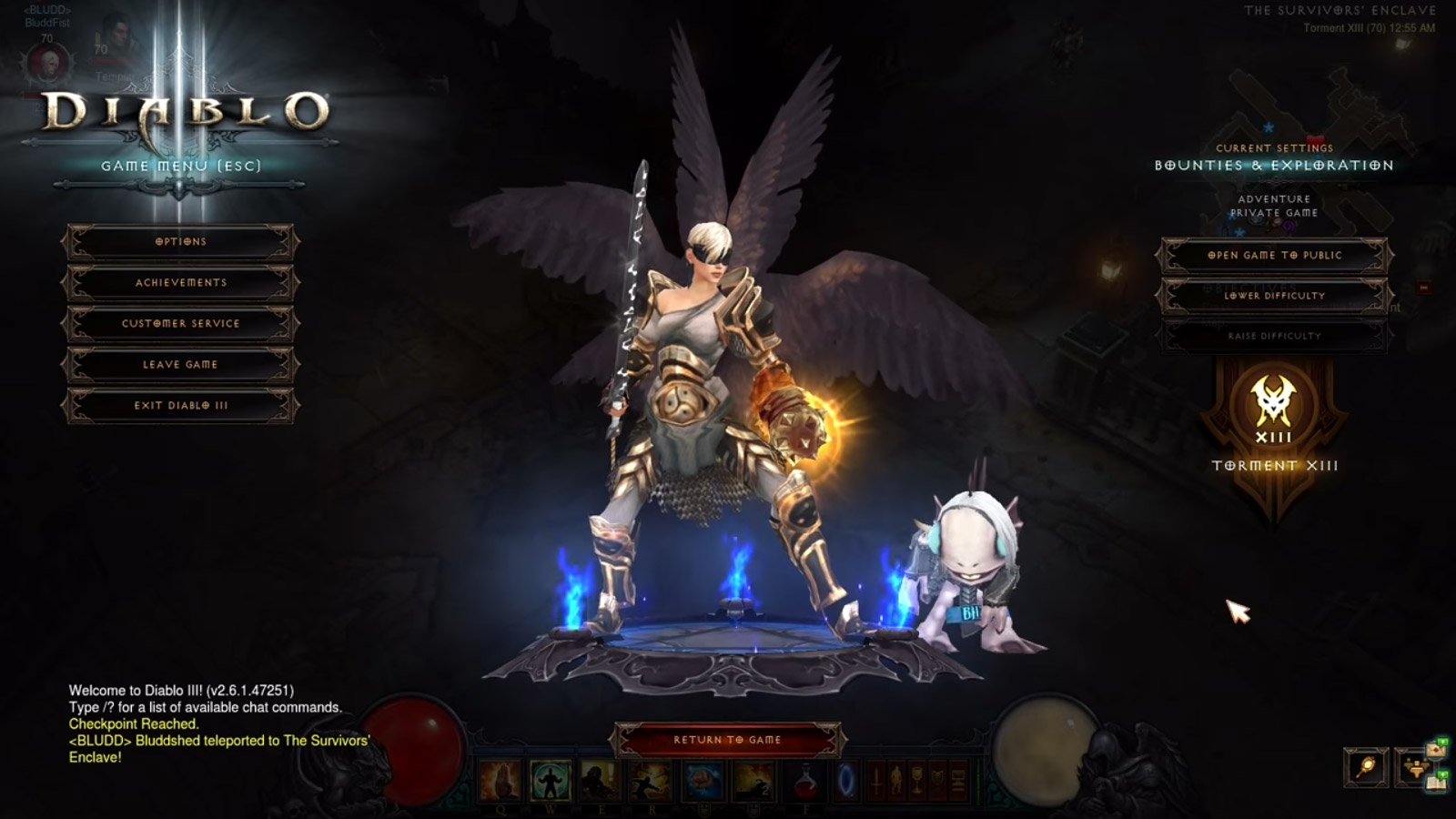This screenshot has width=1456, height=819.
Task: Click Return to Game
Action: [727, 740]
